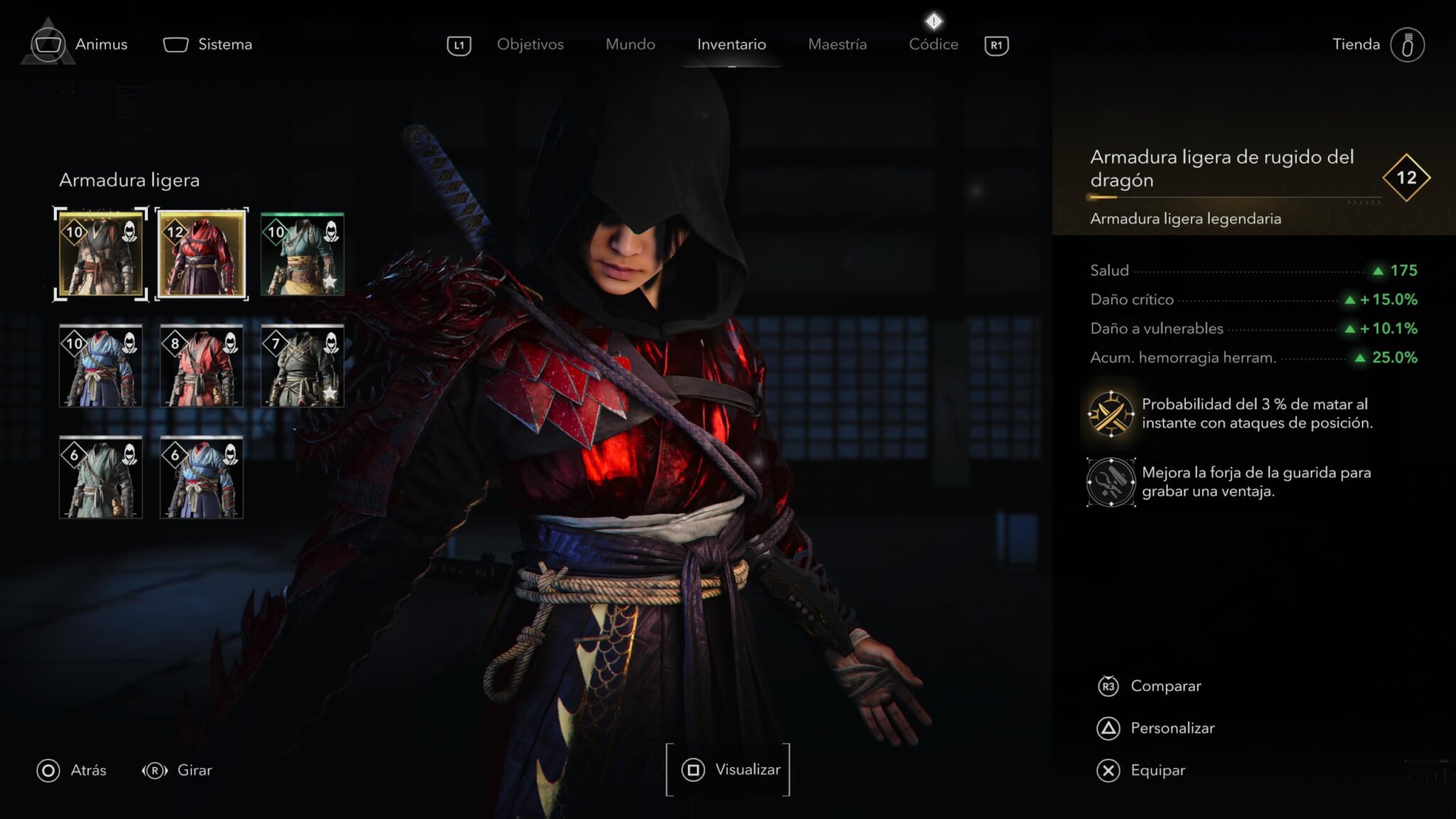The image size is (1456, 819).
Task: Click Comparar to compare armor
Action: pos(1165,686)
